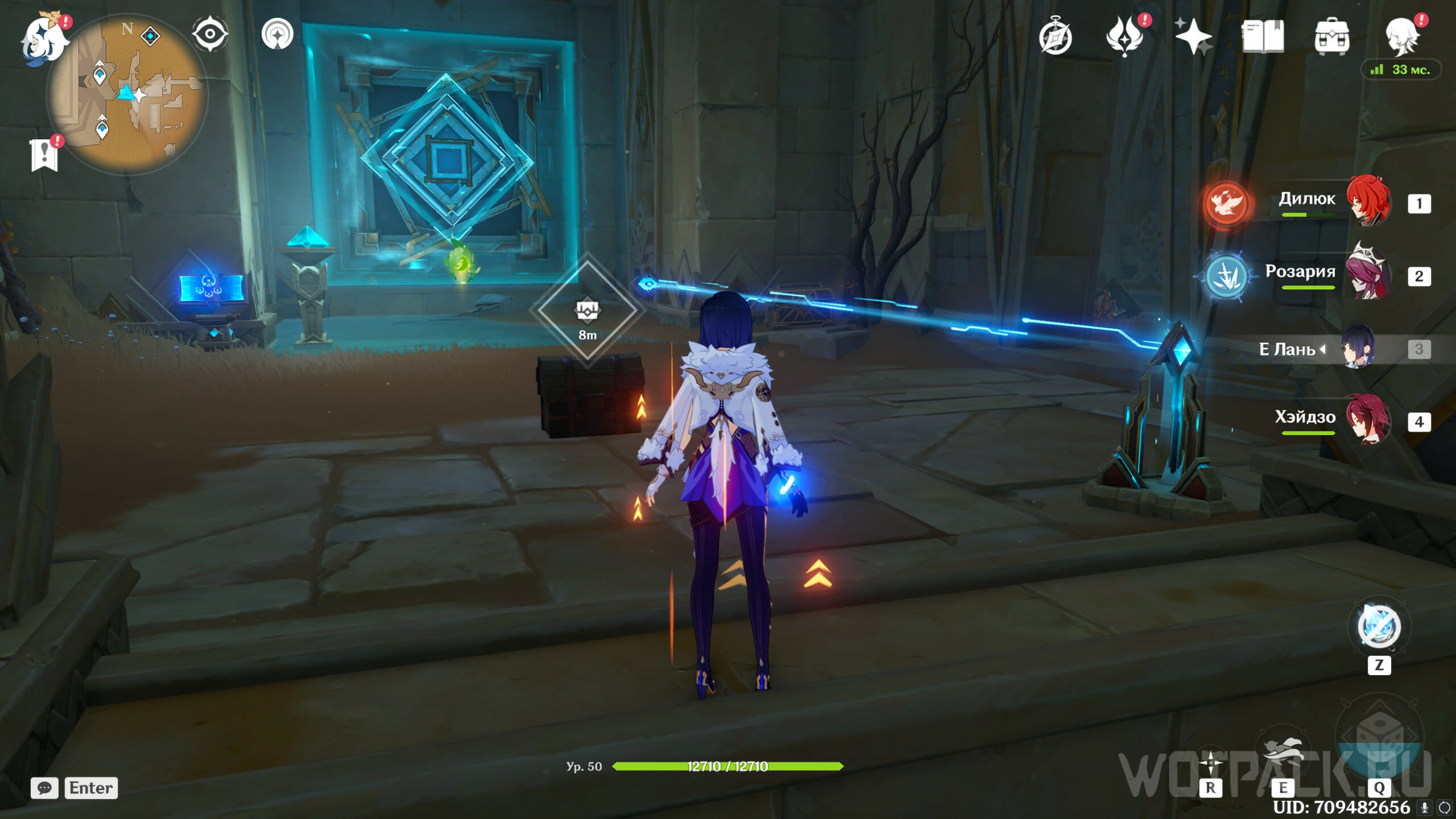
Task: Select the active character Е Лань
Action: 1357,348
